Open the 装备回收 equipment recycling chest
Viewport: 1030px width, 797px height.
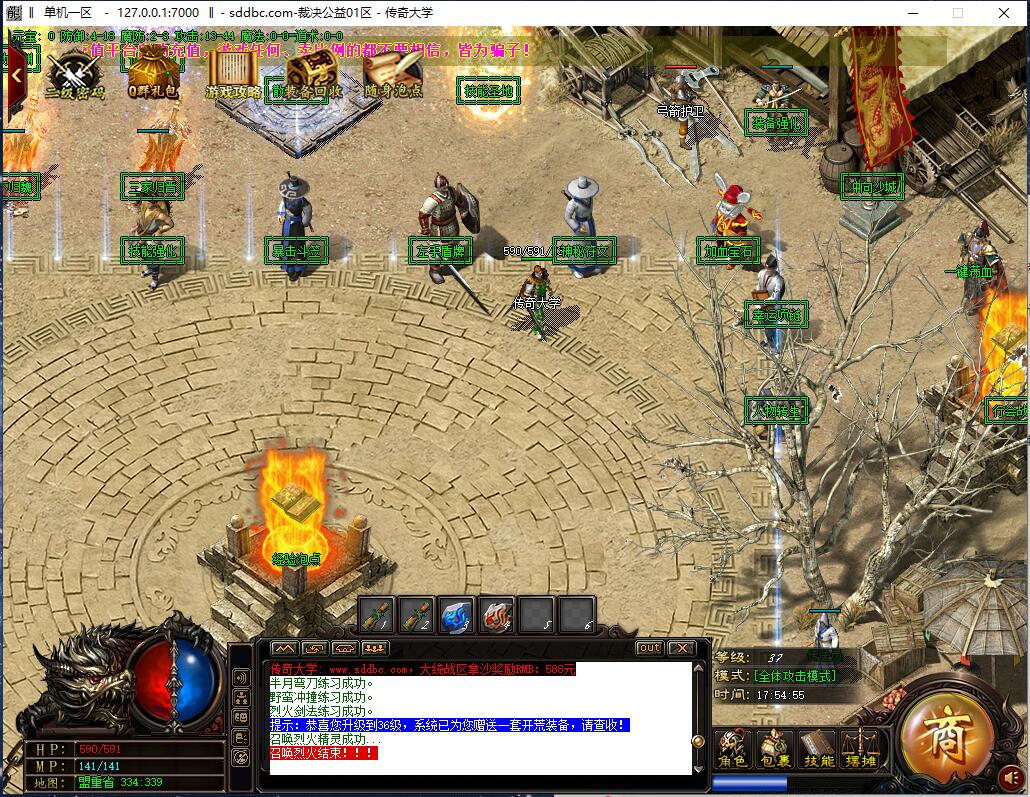312,73
